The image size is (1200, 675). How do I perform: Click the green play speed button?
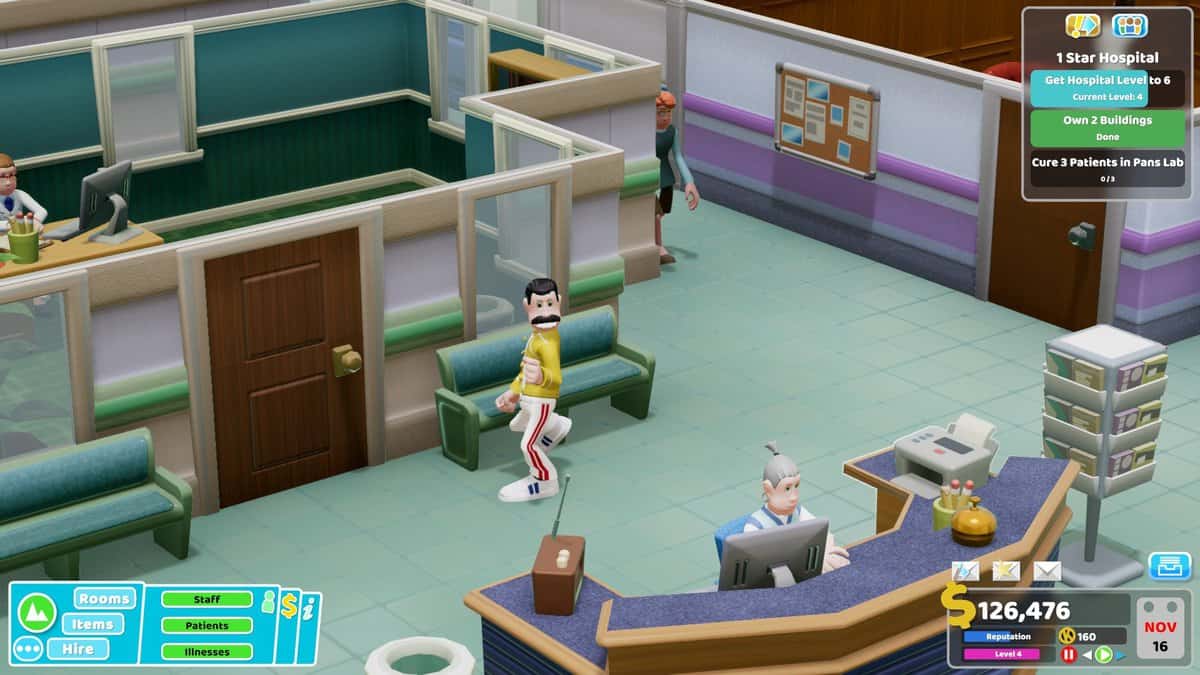click(1103, 655)
